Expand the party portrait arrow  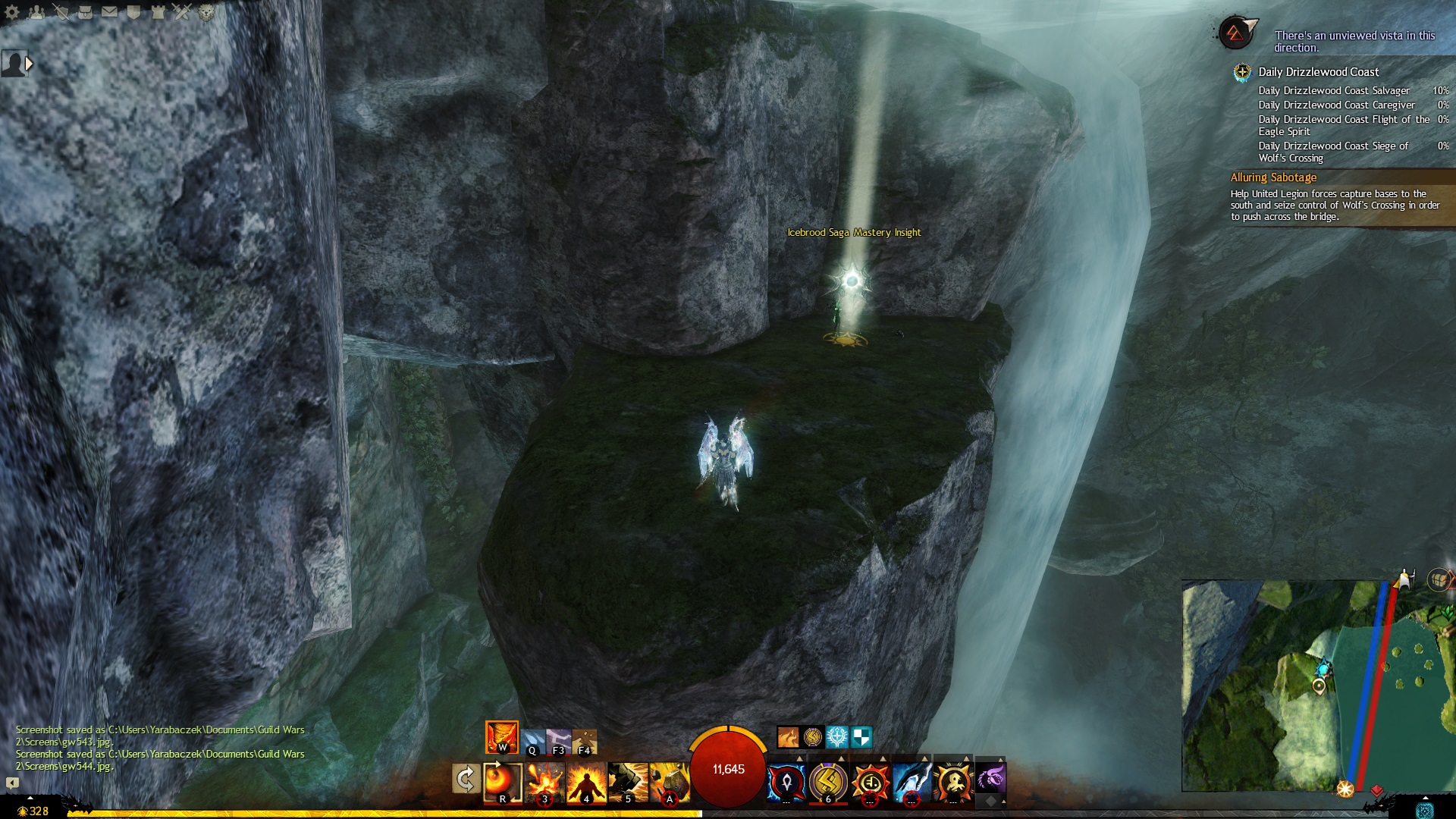point(29,64)
